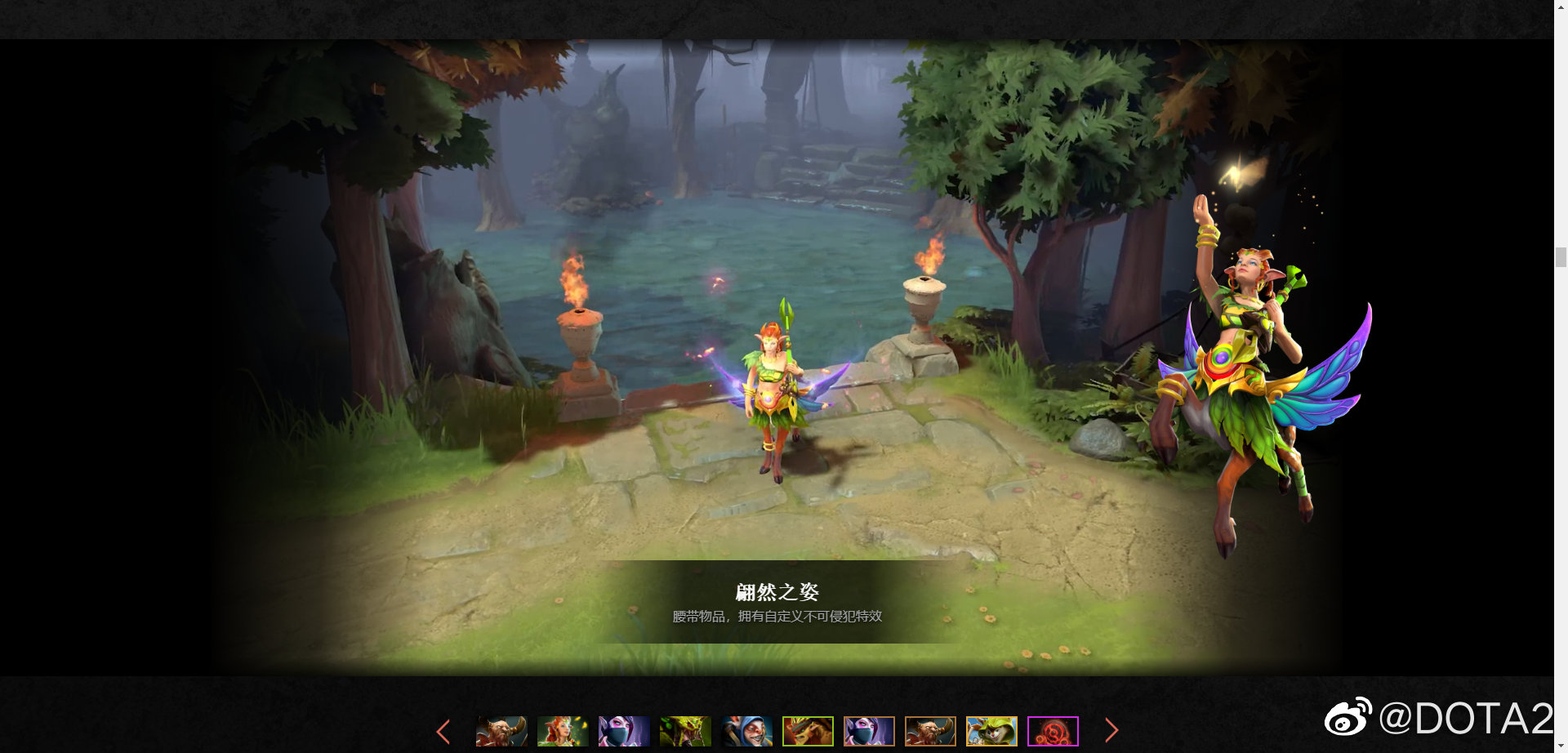Click the previous arrow in the thumbnail strip
The width and height of the screenshot is (1568, 753).
point(444,731)
